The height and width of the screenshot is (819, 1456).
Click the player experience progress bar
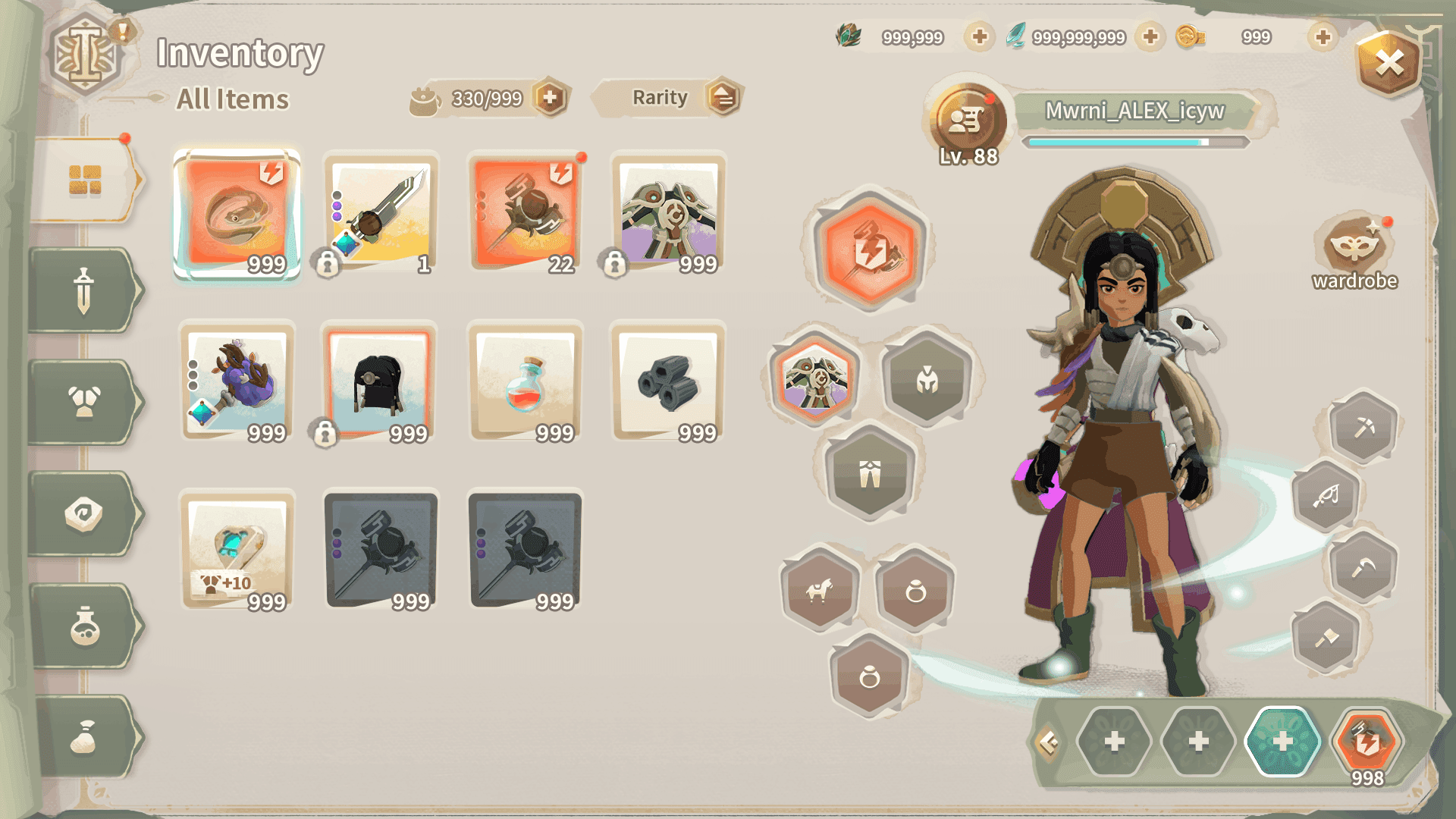tap(1132, 140)
